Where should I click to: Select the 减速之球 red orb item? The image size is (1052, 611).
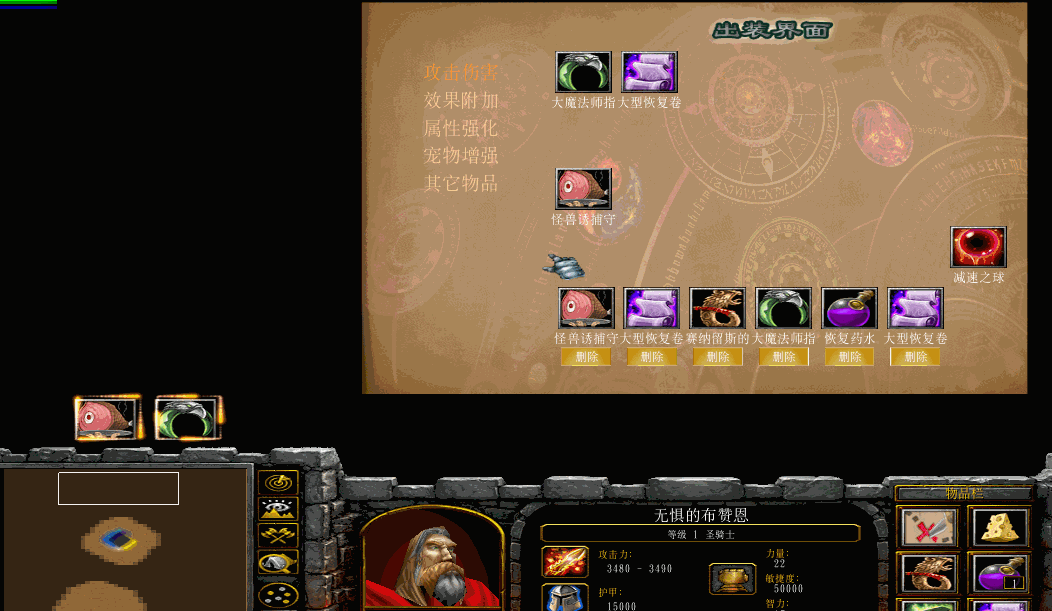(978, 248)
